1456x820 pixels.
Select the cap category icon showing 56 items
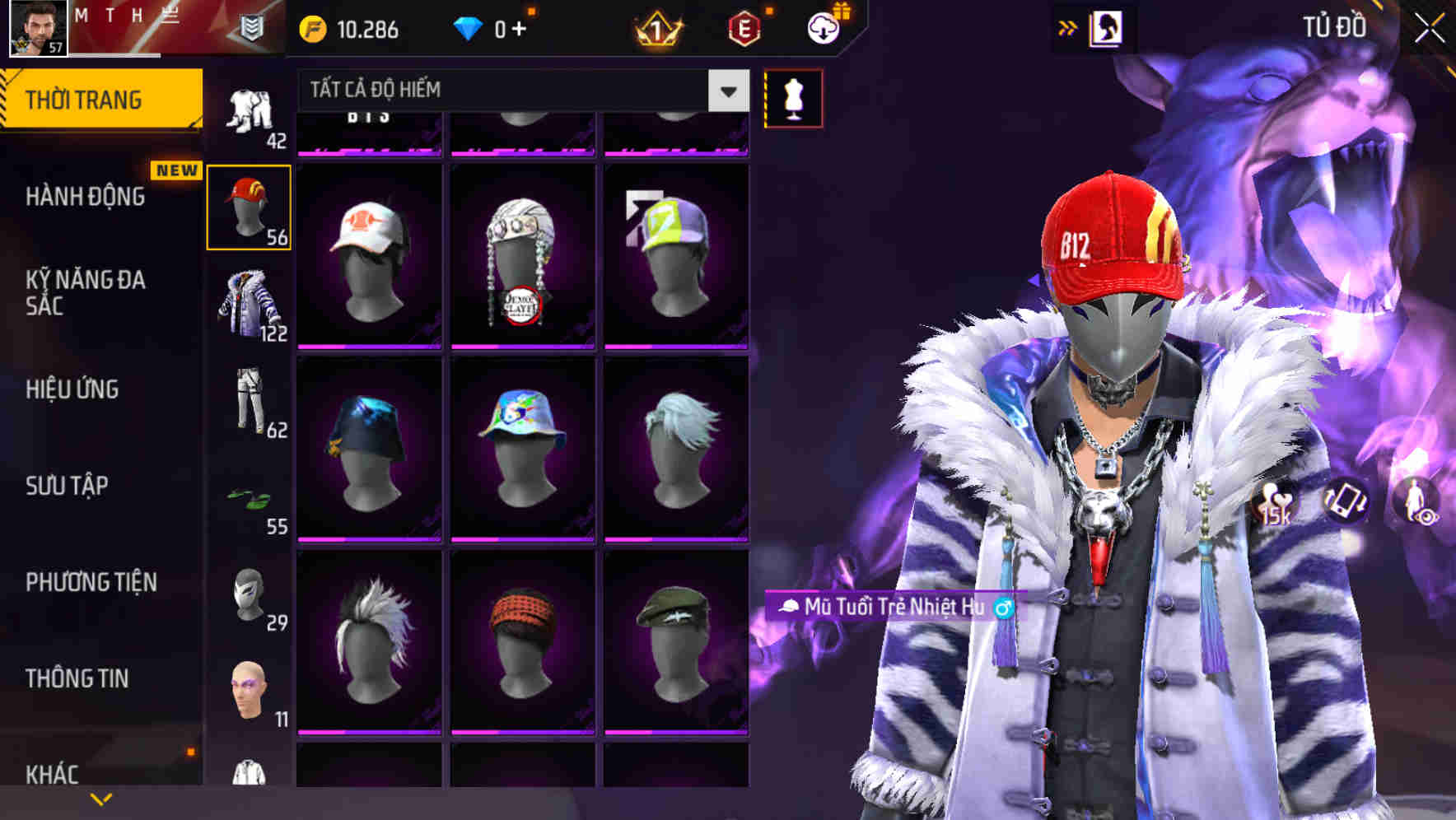250,206
